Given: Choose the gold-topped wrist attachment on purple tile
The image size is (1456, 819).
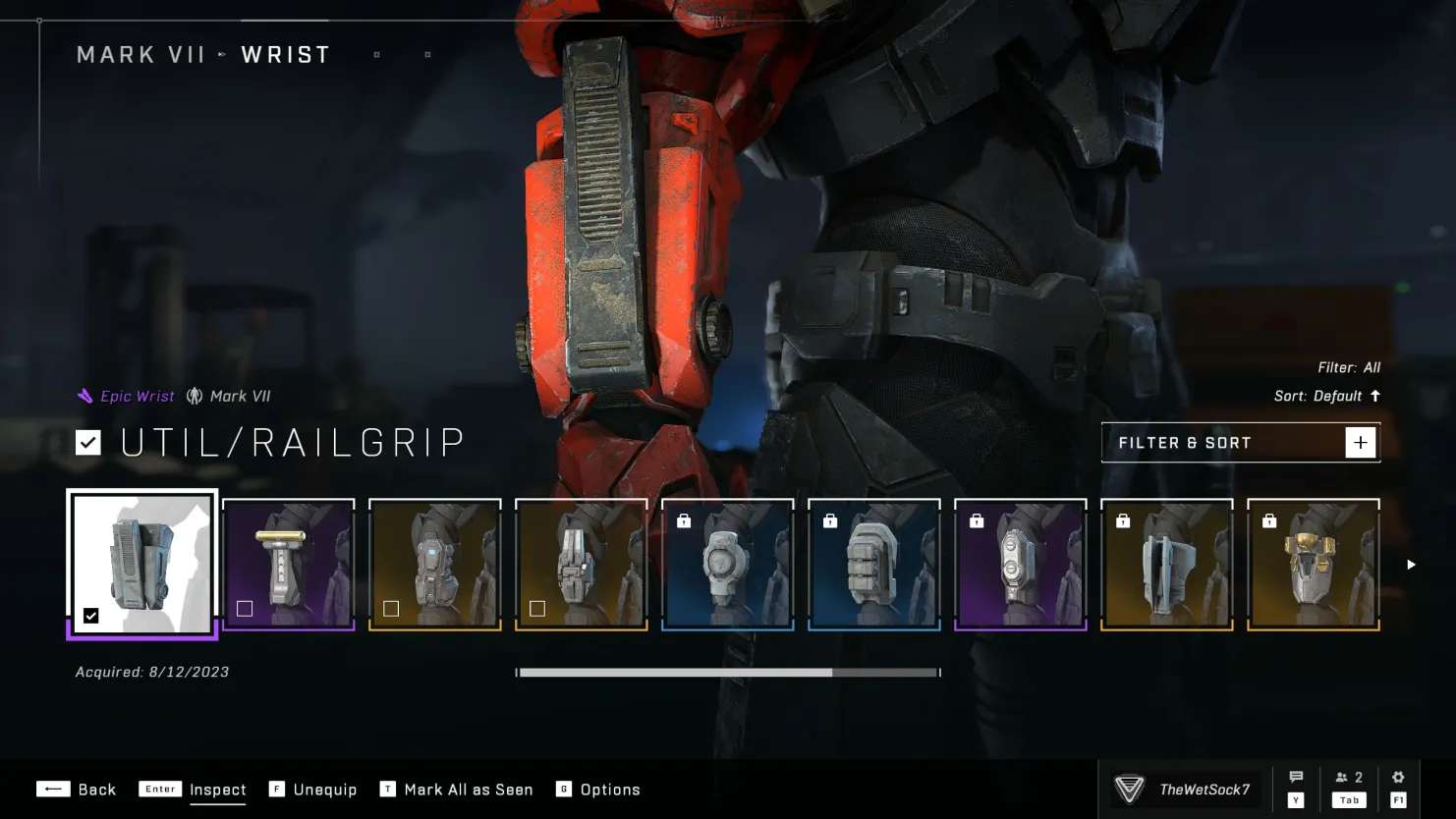Looking at the screenshot, I should [x=289, y=565].
